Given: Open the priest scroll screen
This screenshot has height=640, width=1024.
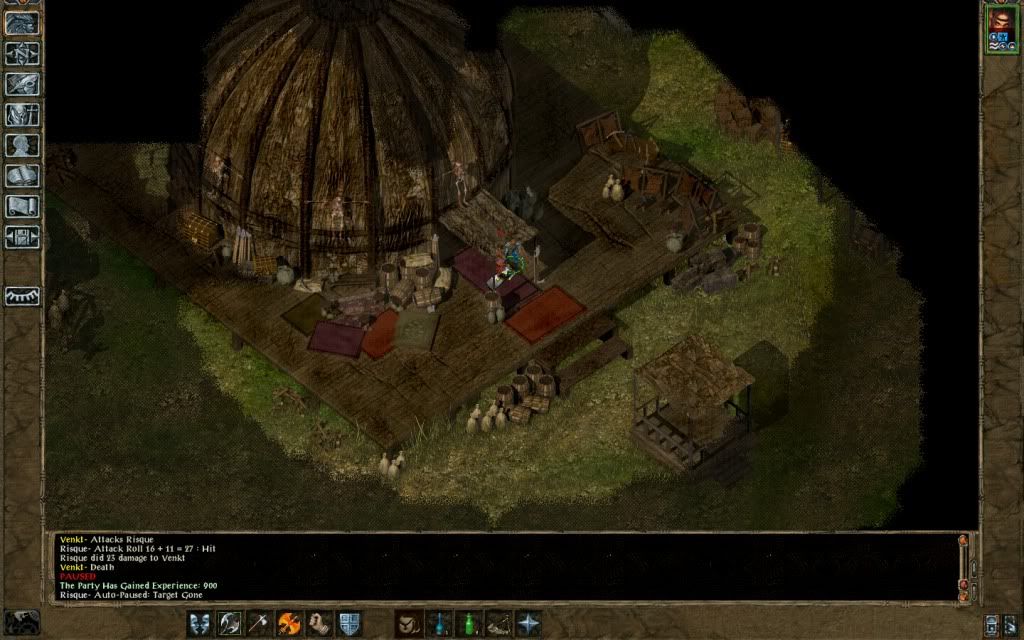Looking at the screenshot, I should pos(22,206).
